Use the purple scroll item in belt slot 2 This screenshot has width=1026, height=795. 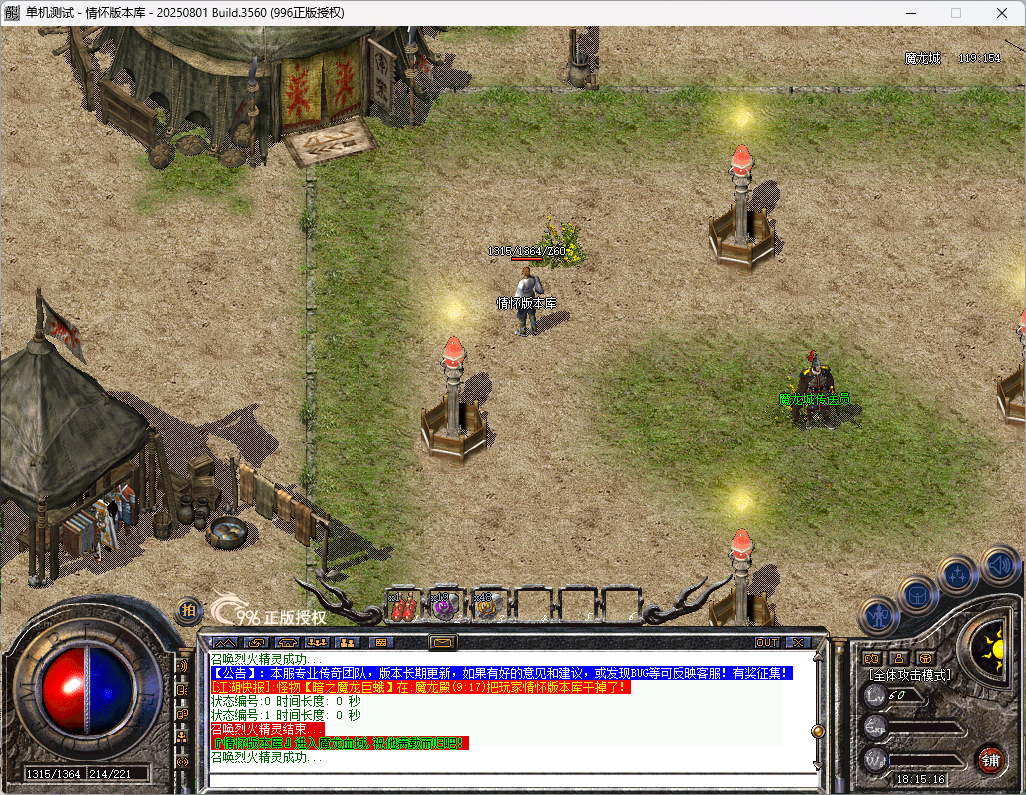(x=444, y=606)
